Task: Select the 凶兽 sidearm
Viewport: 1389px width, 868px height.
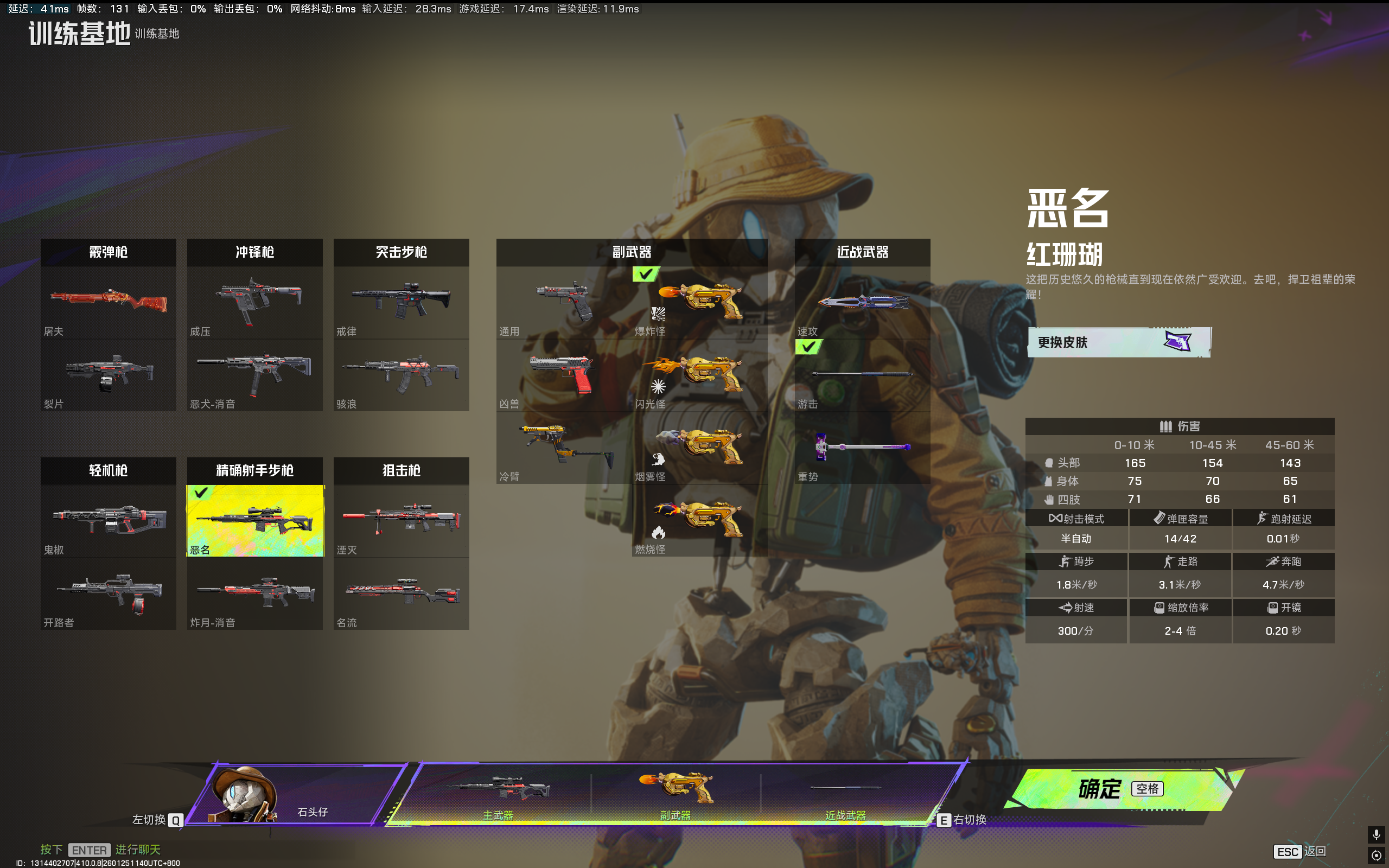Action: pos(564,375)
